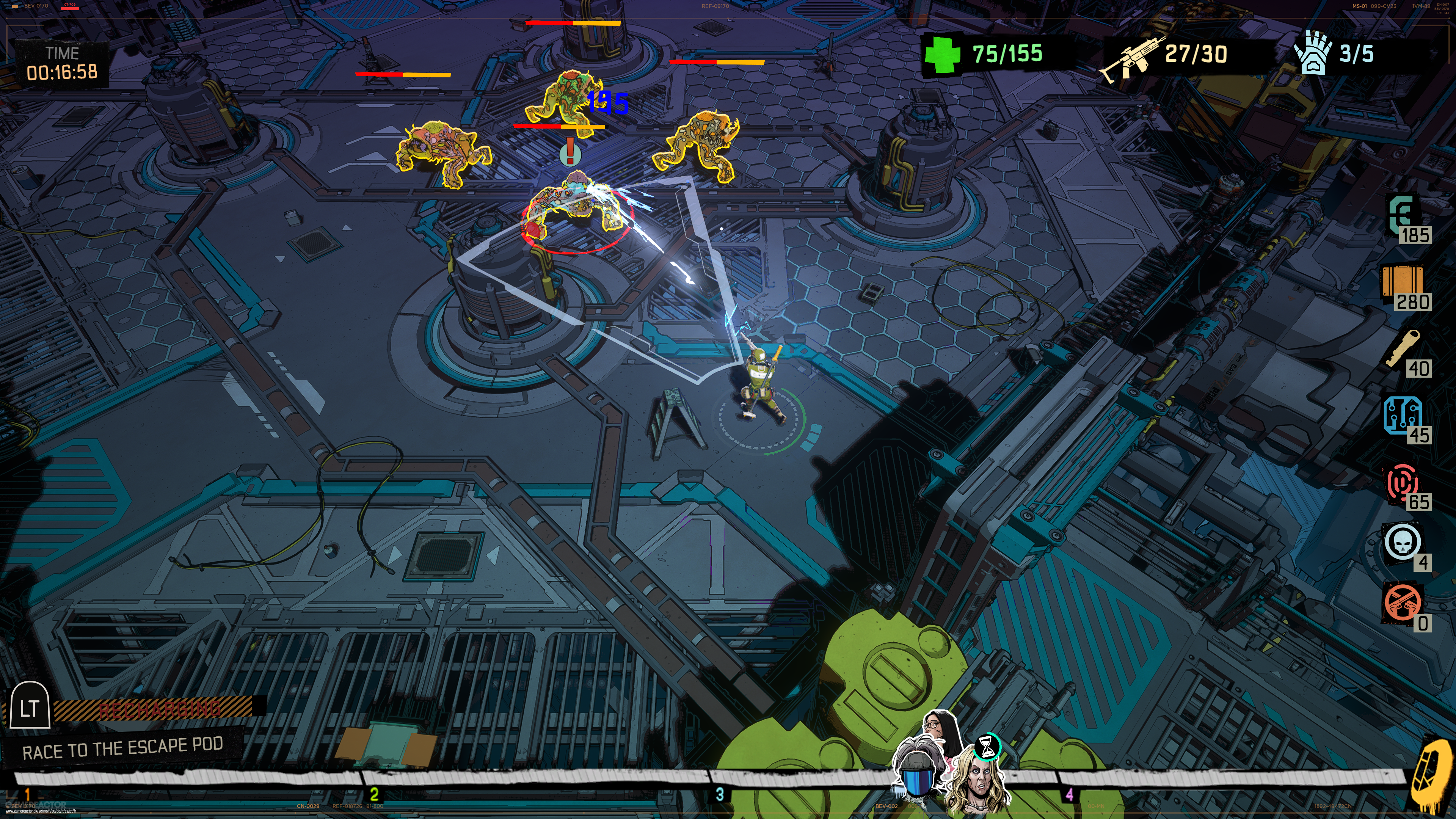Screen dimensions: 1456x819
Task: Click the red fingerprint resource icon
Action: [x=1402, y=481]
